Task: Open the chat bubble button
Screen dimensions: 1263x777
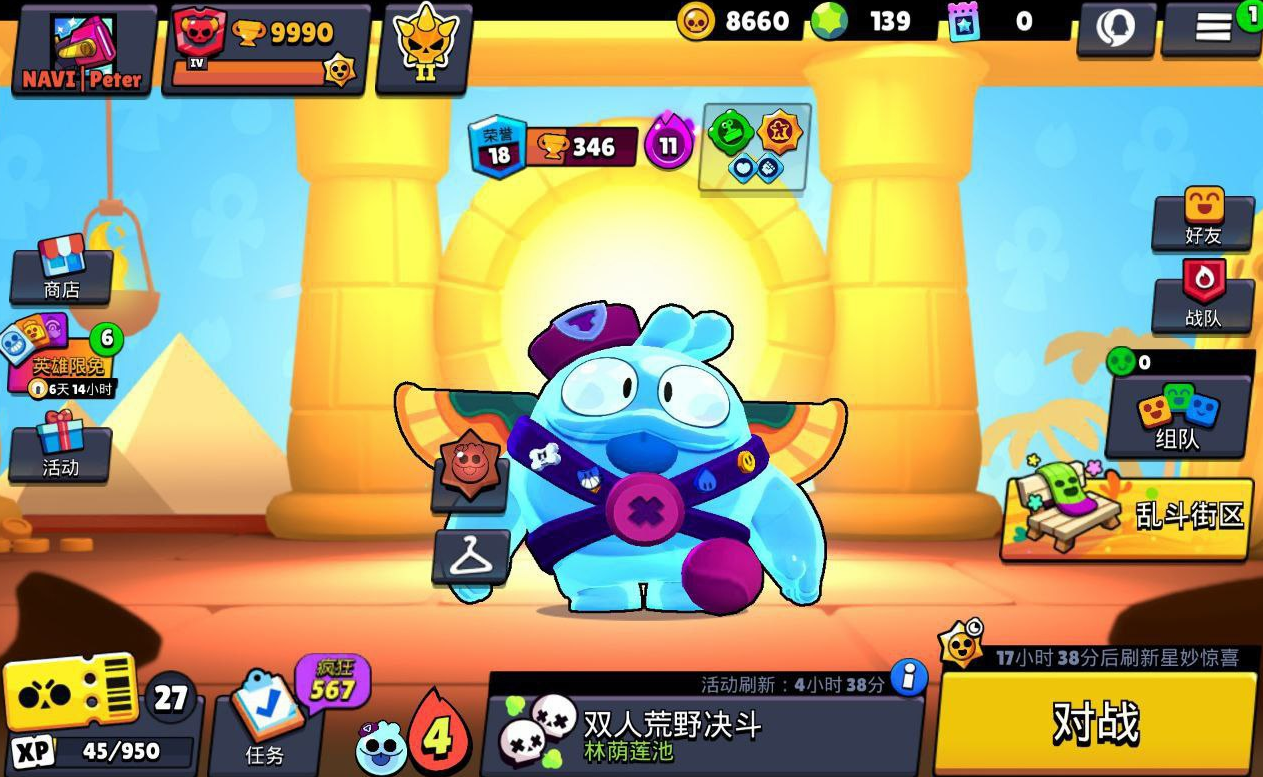Action: tap(1116, 28)
